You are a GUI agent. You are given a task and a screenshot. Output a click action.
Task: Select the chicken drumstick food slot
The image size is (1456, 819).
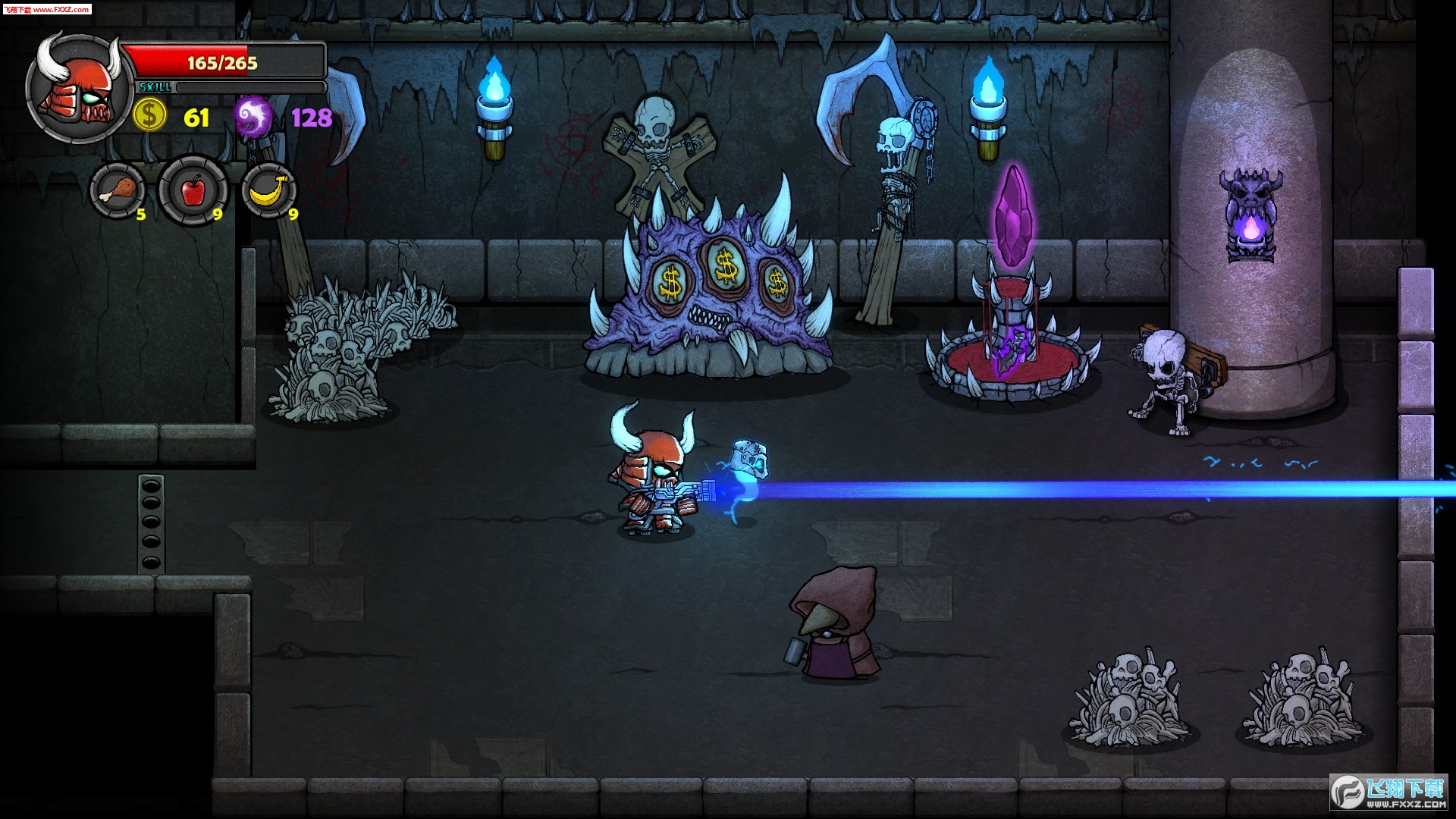[117, 190]
